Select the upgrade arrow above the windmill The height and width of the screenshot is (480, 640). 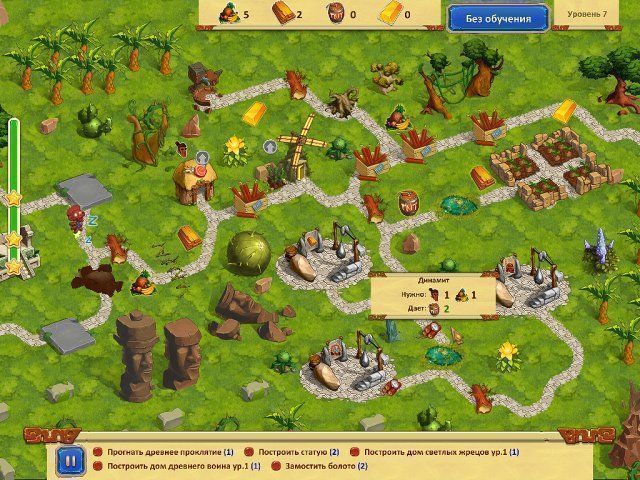coord(269,146)
